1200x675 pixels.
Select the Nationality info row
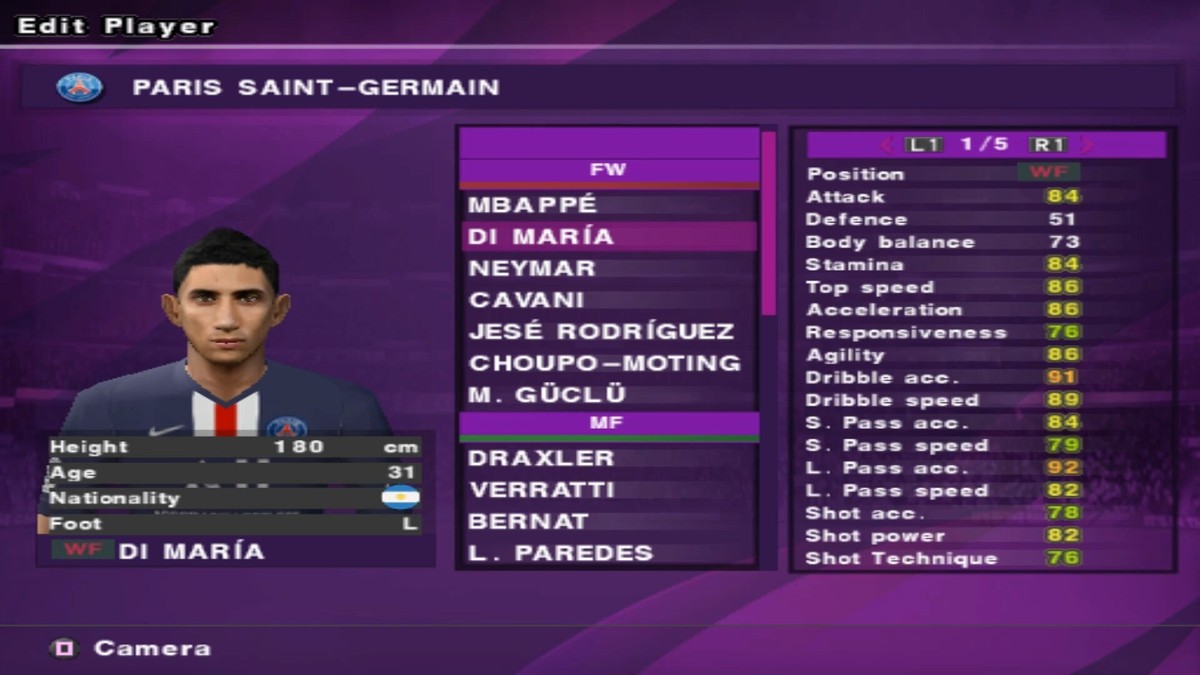tap(235, 498)
